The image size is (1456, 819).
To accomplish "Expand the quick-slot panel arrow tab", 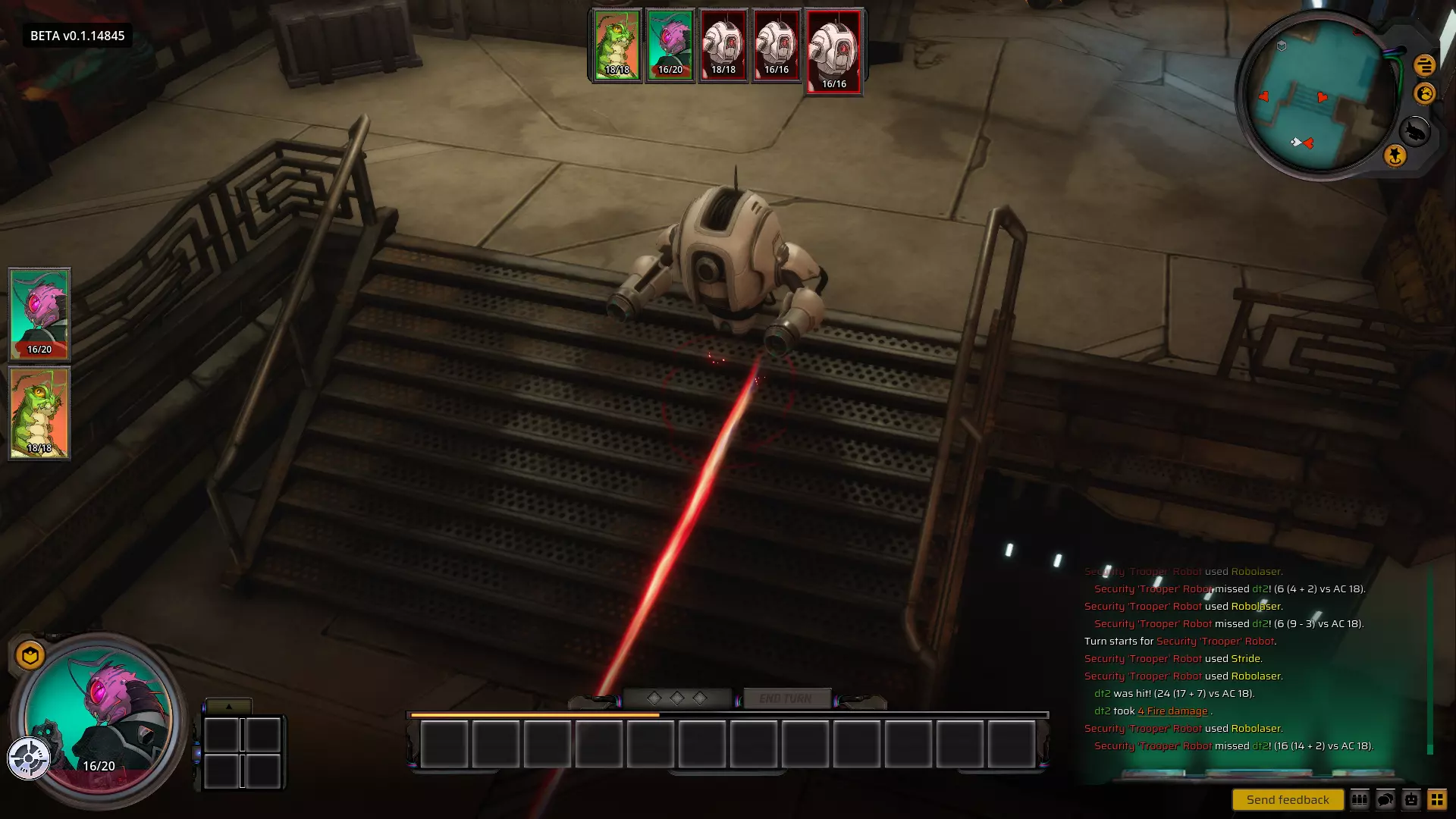I will point(228,706).
